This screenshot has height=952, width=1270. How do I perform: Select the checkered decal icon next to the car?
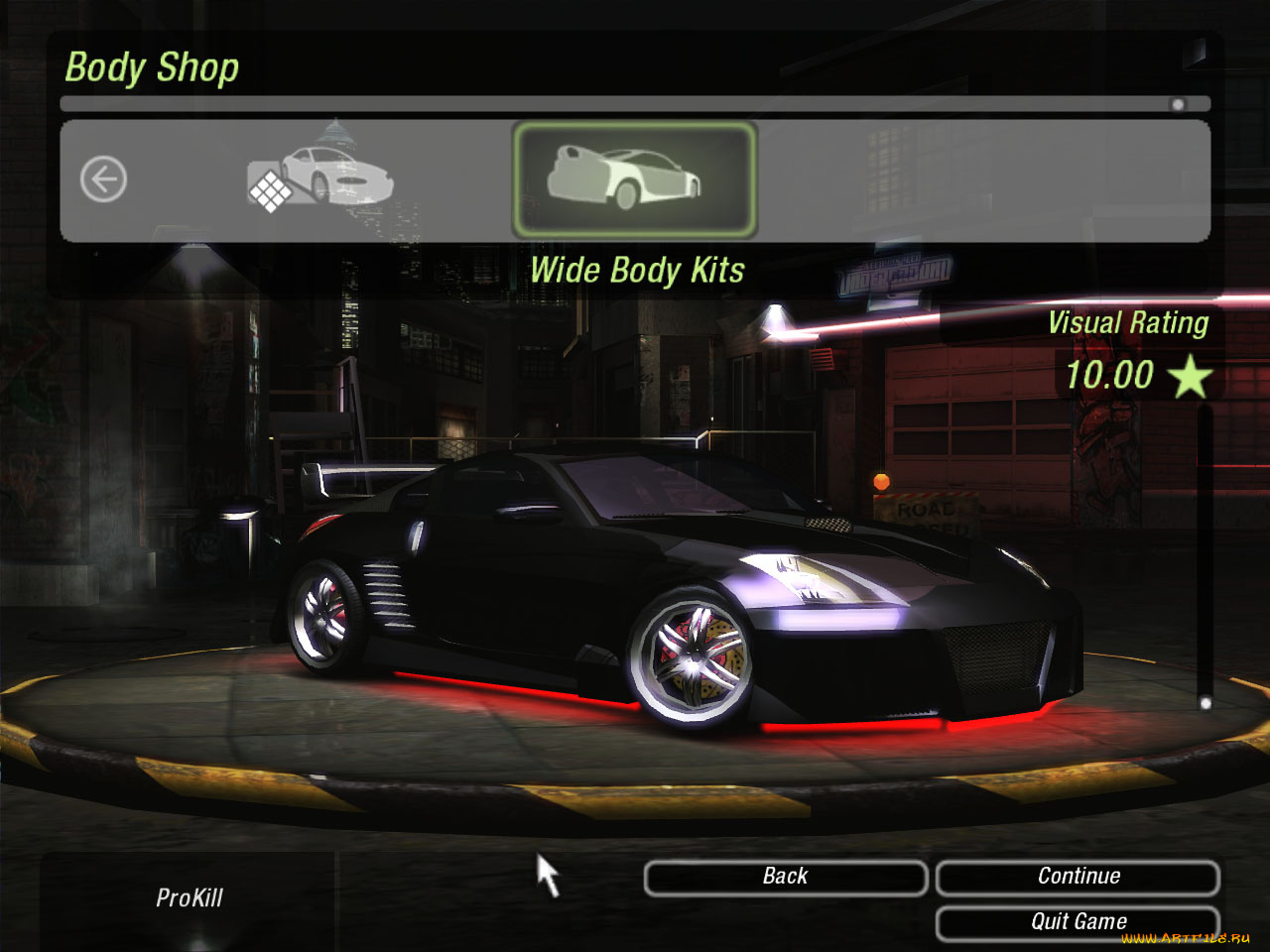(x=270, y=190)
